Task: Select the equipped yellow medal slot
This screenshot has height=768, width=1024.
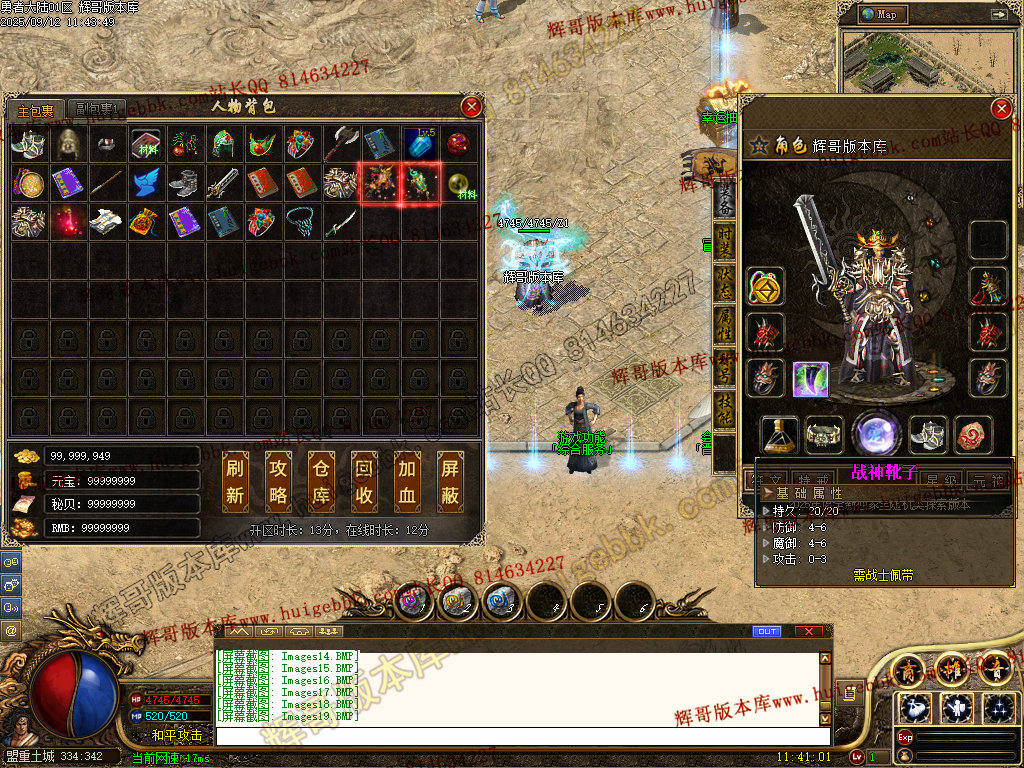Action: [x=765, y=288]
